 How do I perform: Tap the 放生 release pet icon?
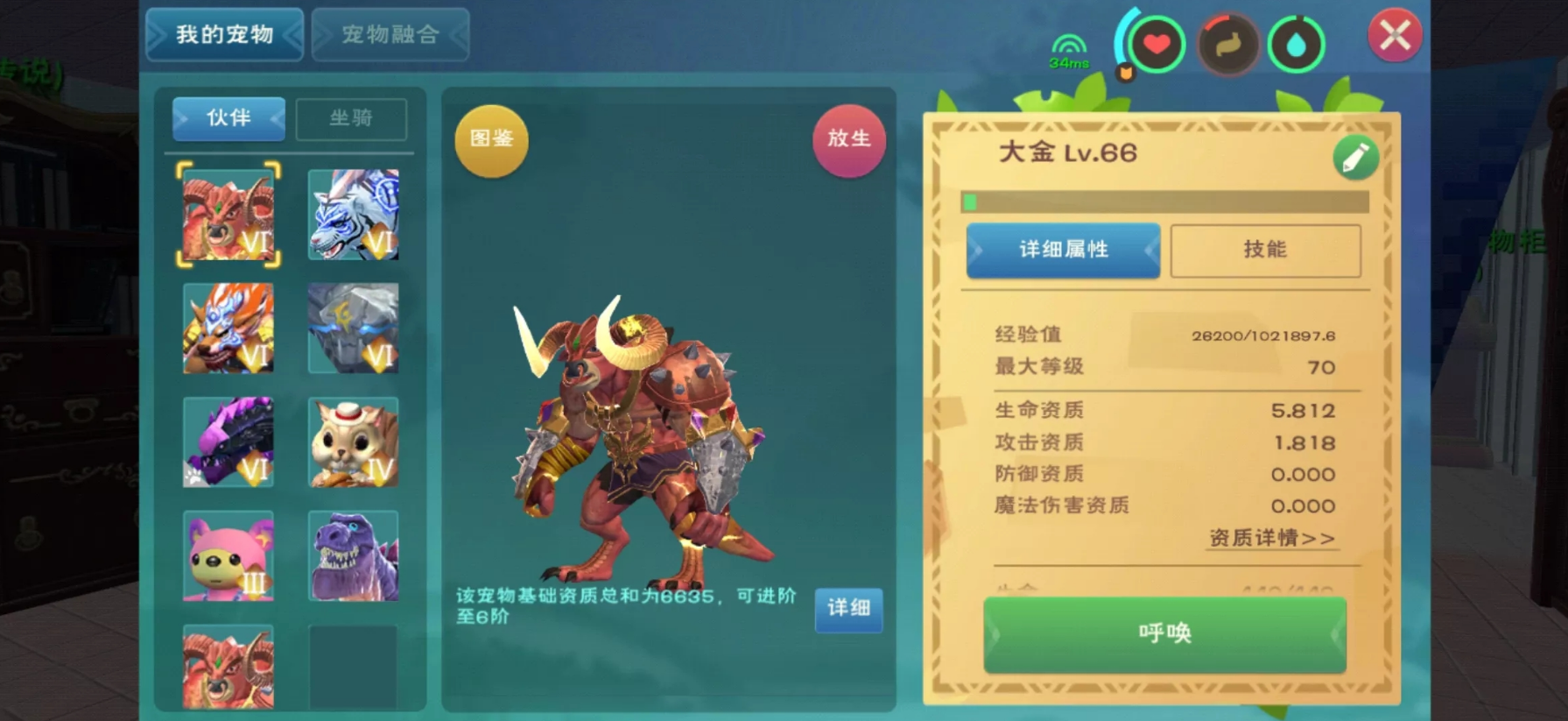click(x=847, y=140)
